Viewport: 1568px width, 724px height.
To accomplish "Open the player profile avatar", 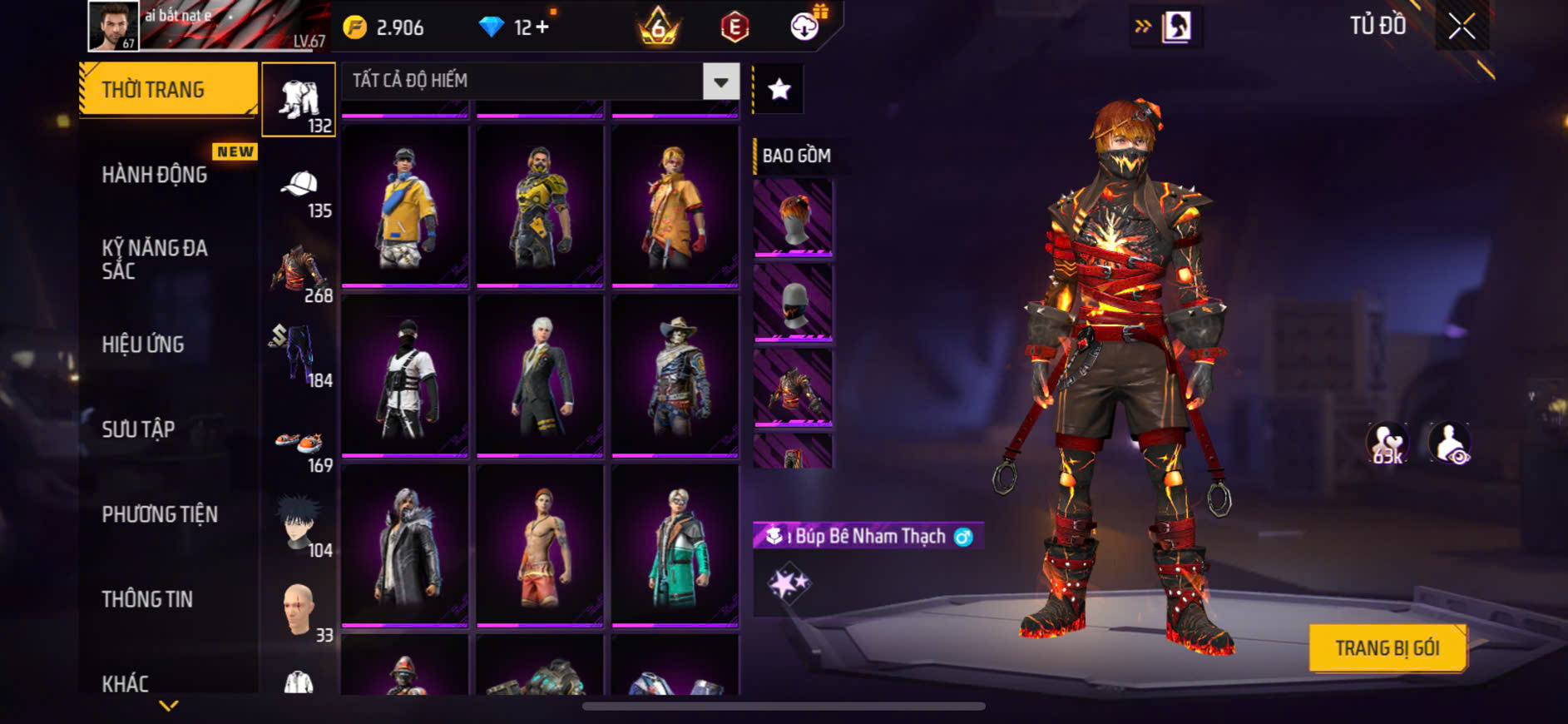I will point(113,27).
